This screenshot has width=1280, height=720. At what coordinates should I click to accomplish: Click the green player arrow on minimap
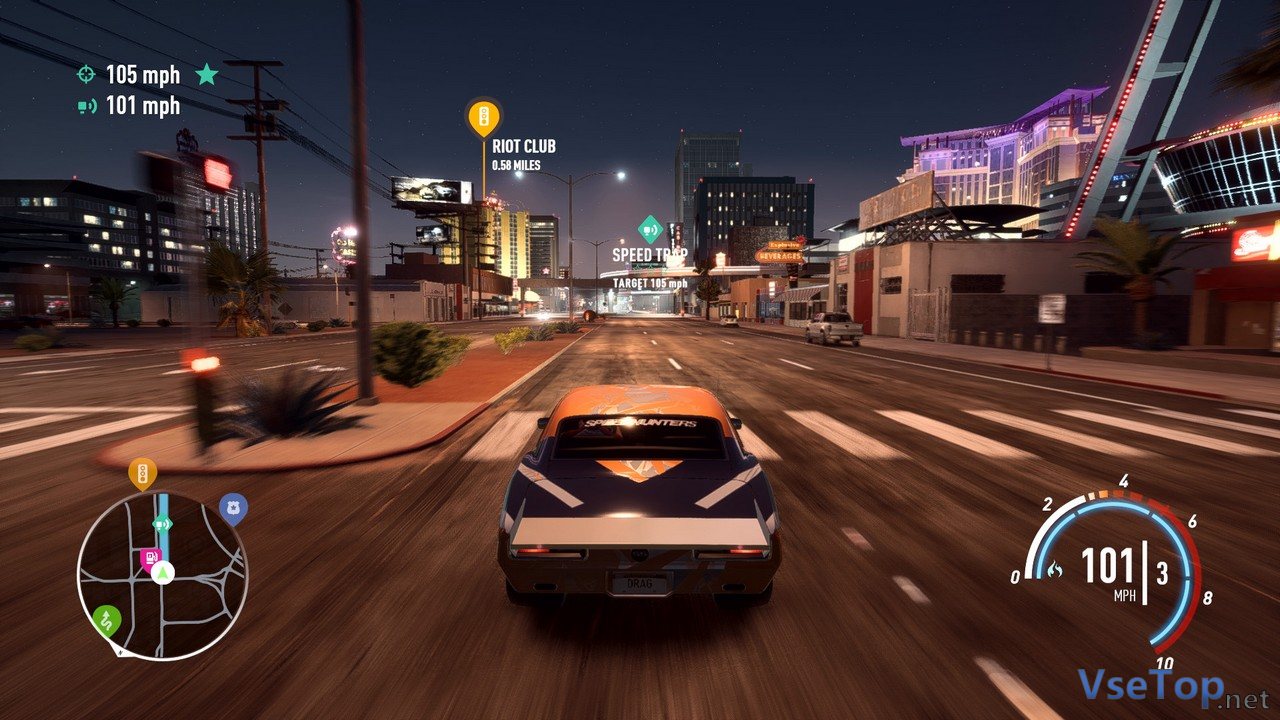click(163, 573)
